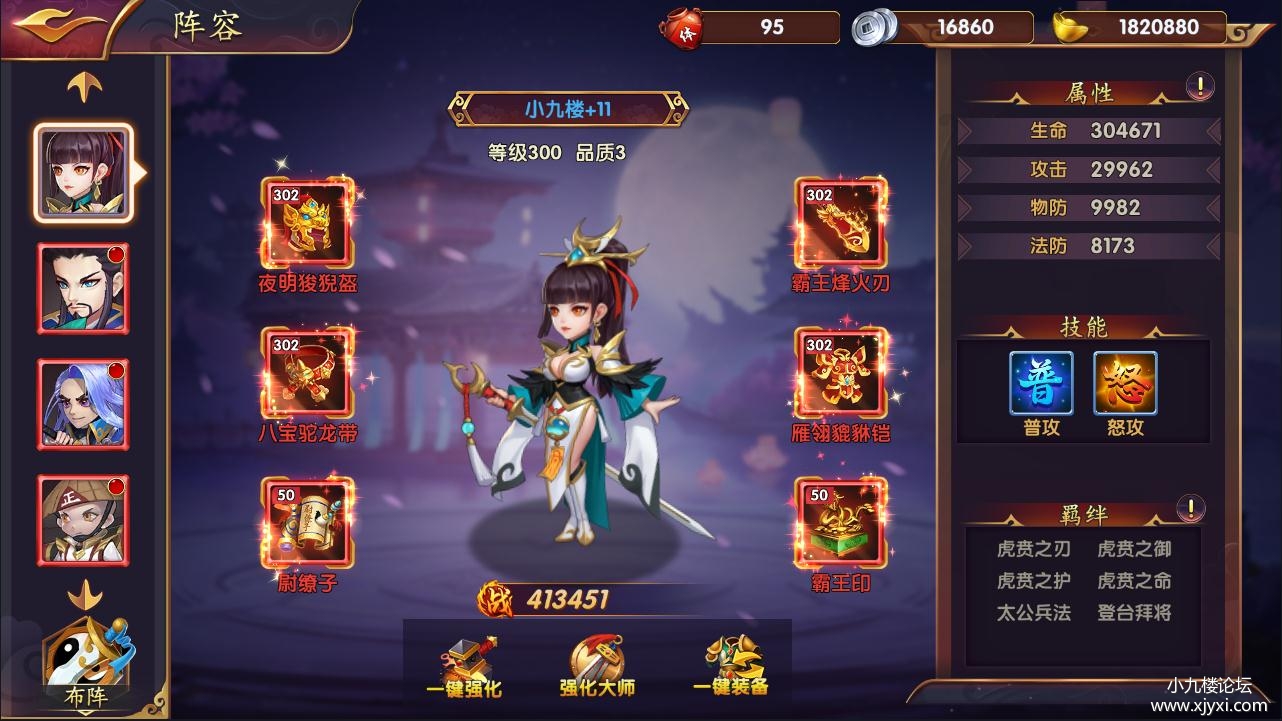
Task: View the 普攻 normal attack skill
Action: point(1041,384)
